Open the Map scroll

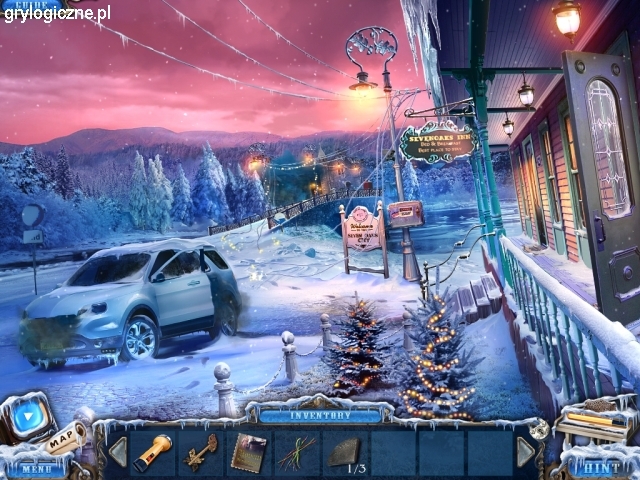pos(66,437)
